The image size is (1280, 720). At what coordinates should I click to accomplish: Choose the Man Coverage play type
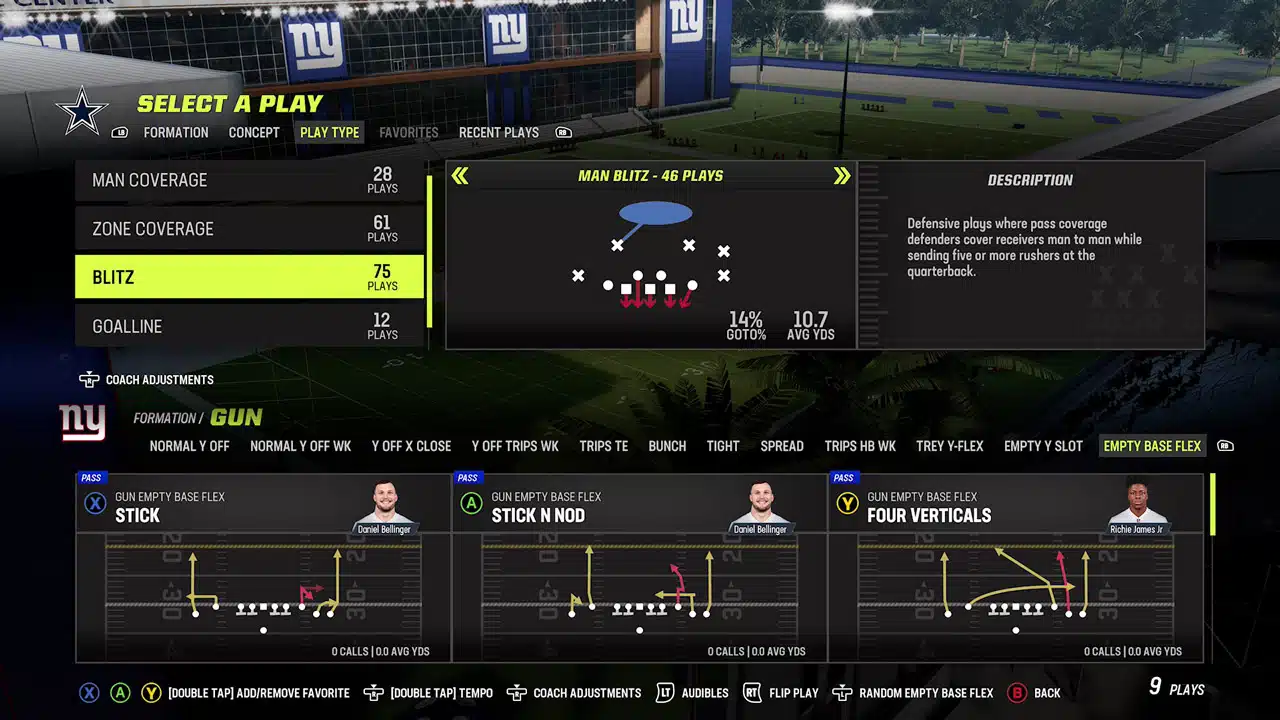249,180
